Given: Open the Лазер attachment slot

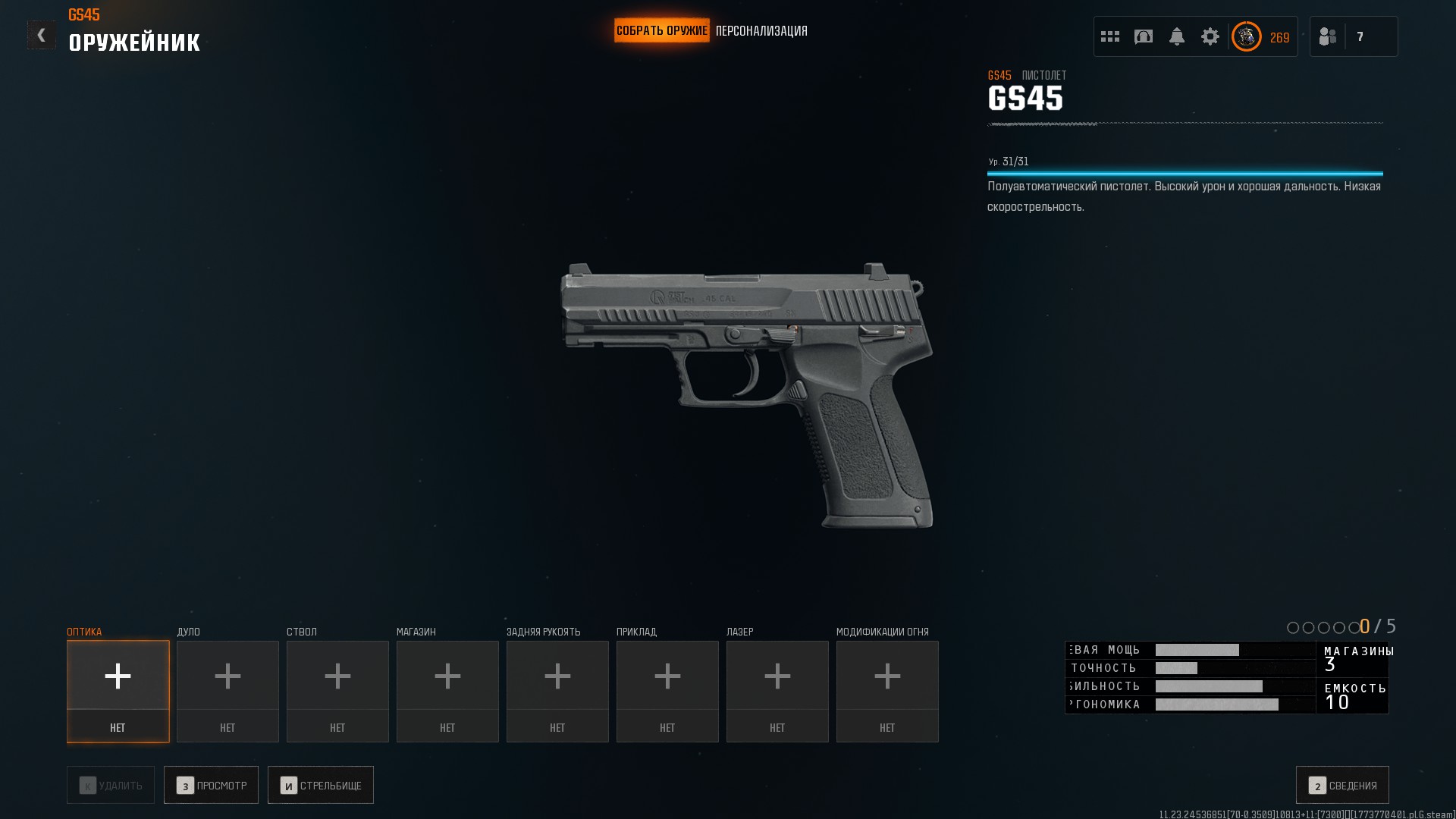Looking at the screenshot, I should [777, 691].
